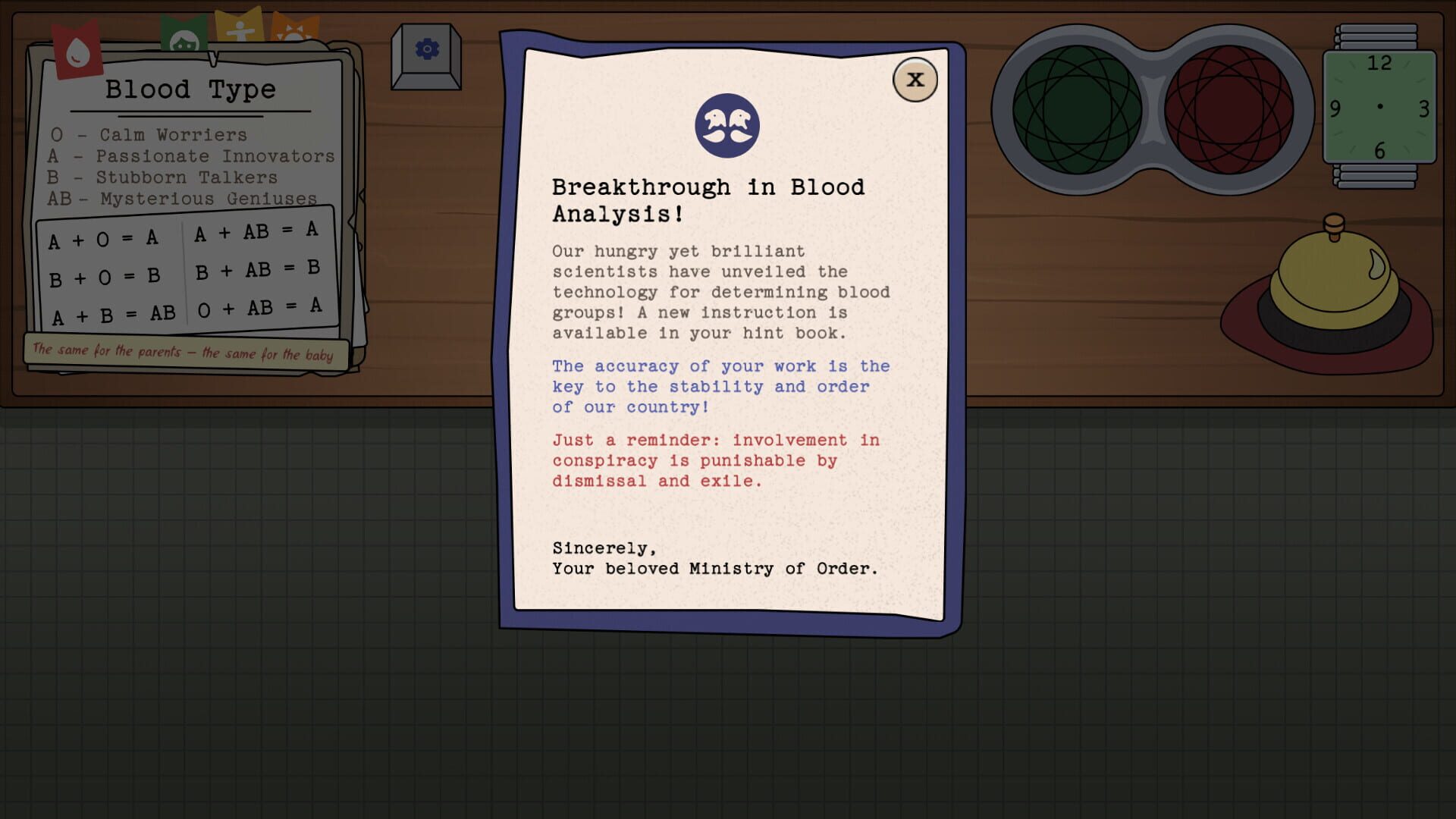Click the conspiracy warning text in red

click(717, 460)
